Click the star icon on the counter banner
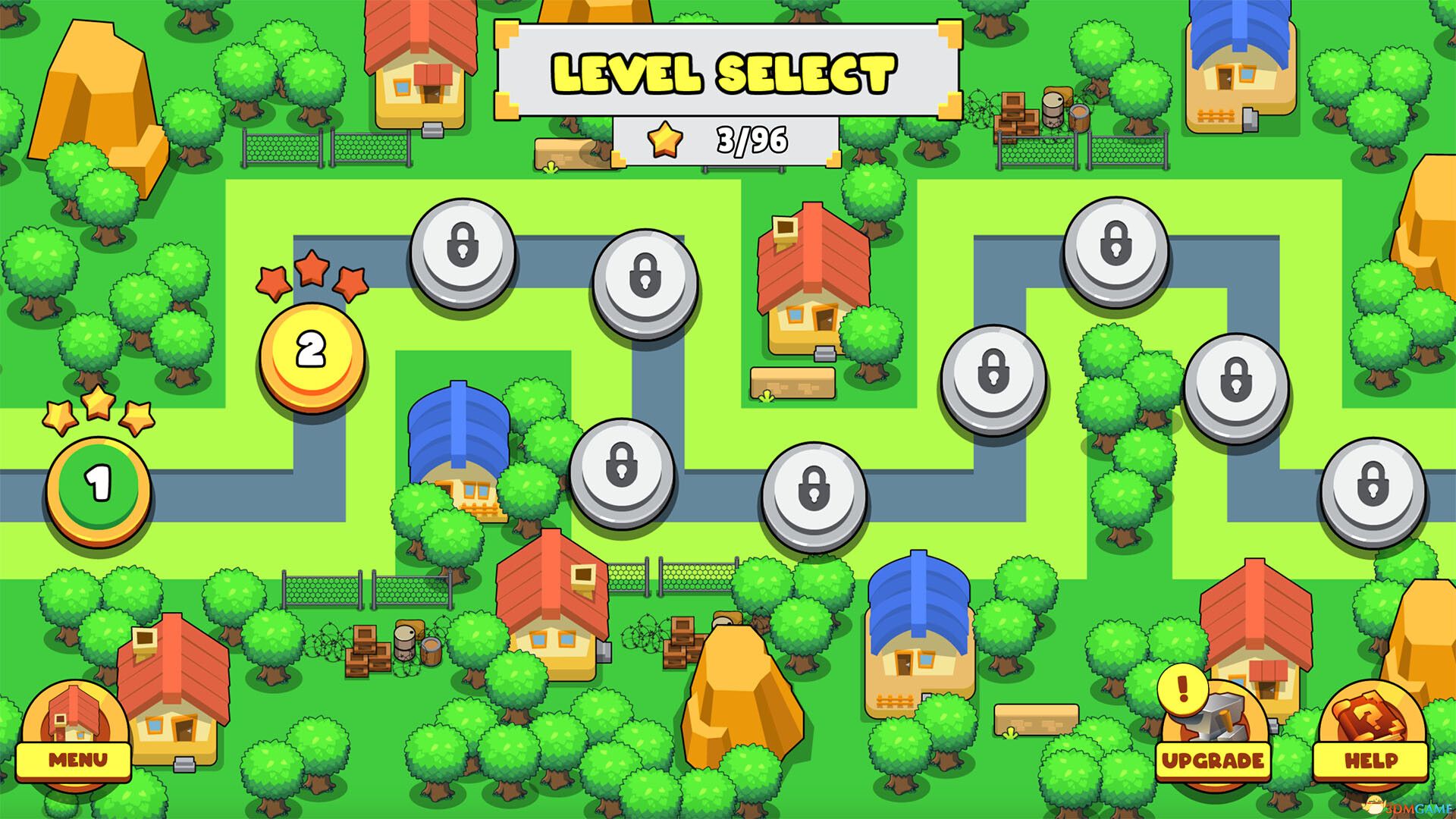This screenshot has height=819, width=1456. pos(665,140)
